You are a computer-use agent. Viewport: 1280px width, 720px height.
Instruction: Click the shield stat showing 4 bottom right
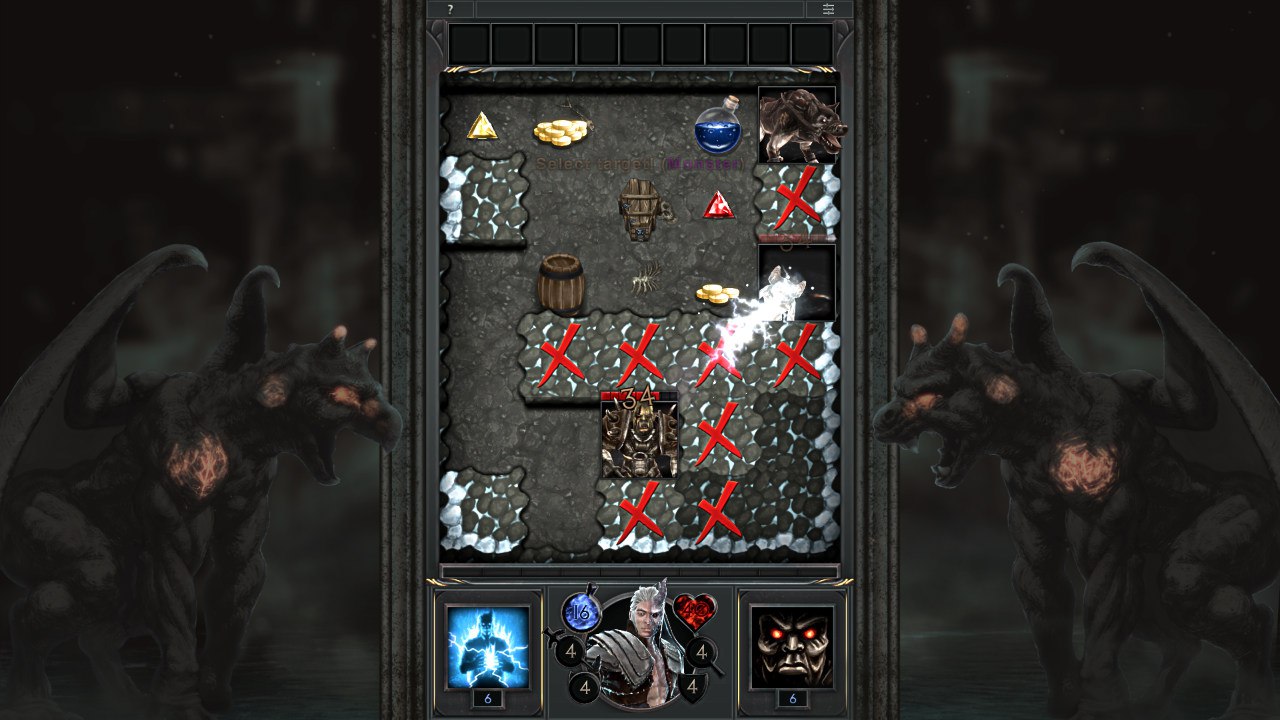[x=694, y=687]
